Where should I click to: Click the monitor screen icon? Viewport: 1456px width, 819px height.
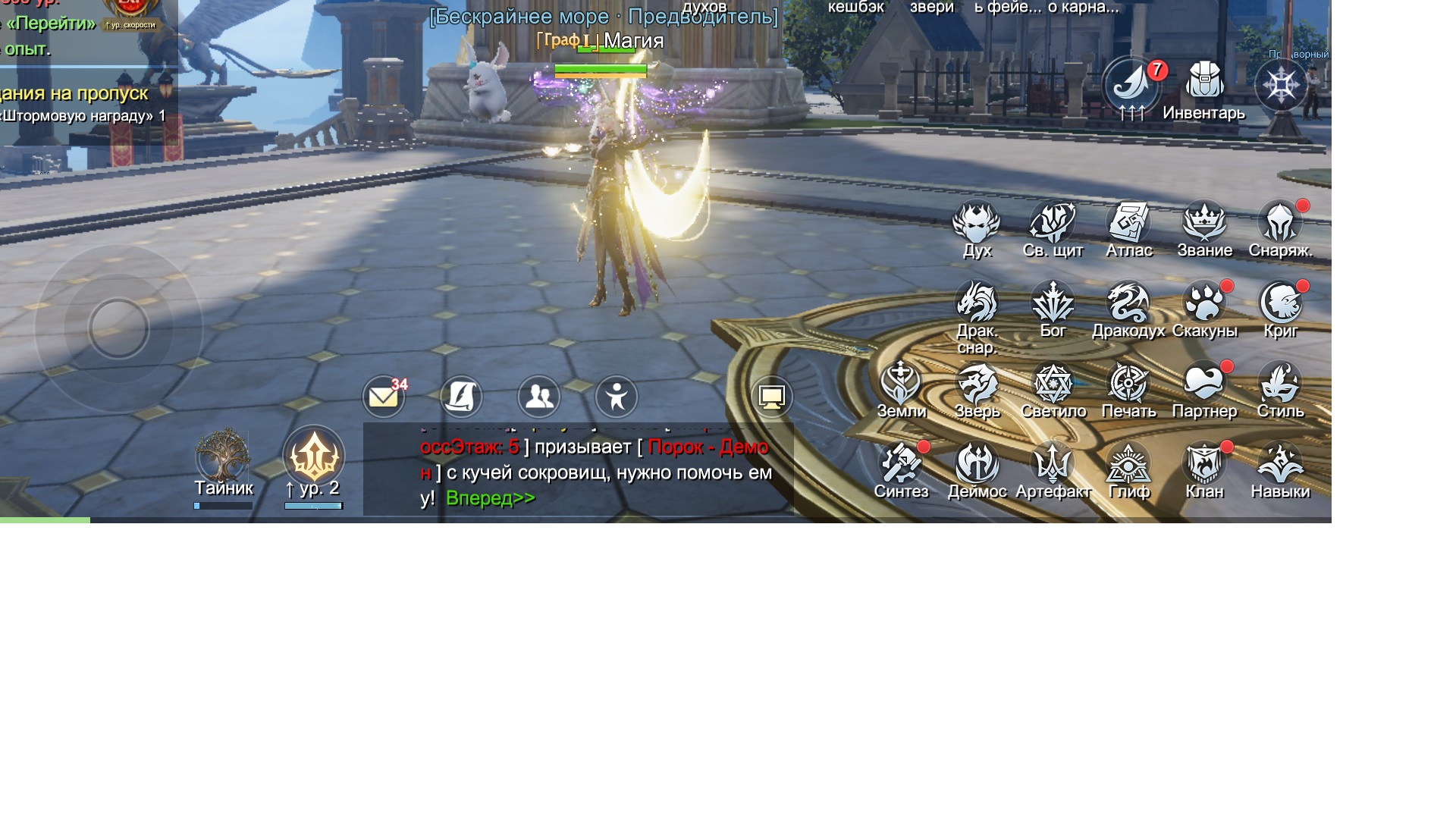771,397
